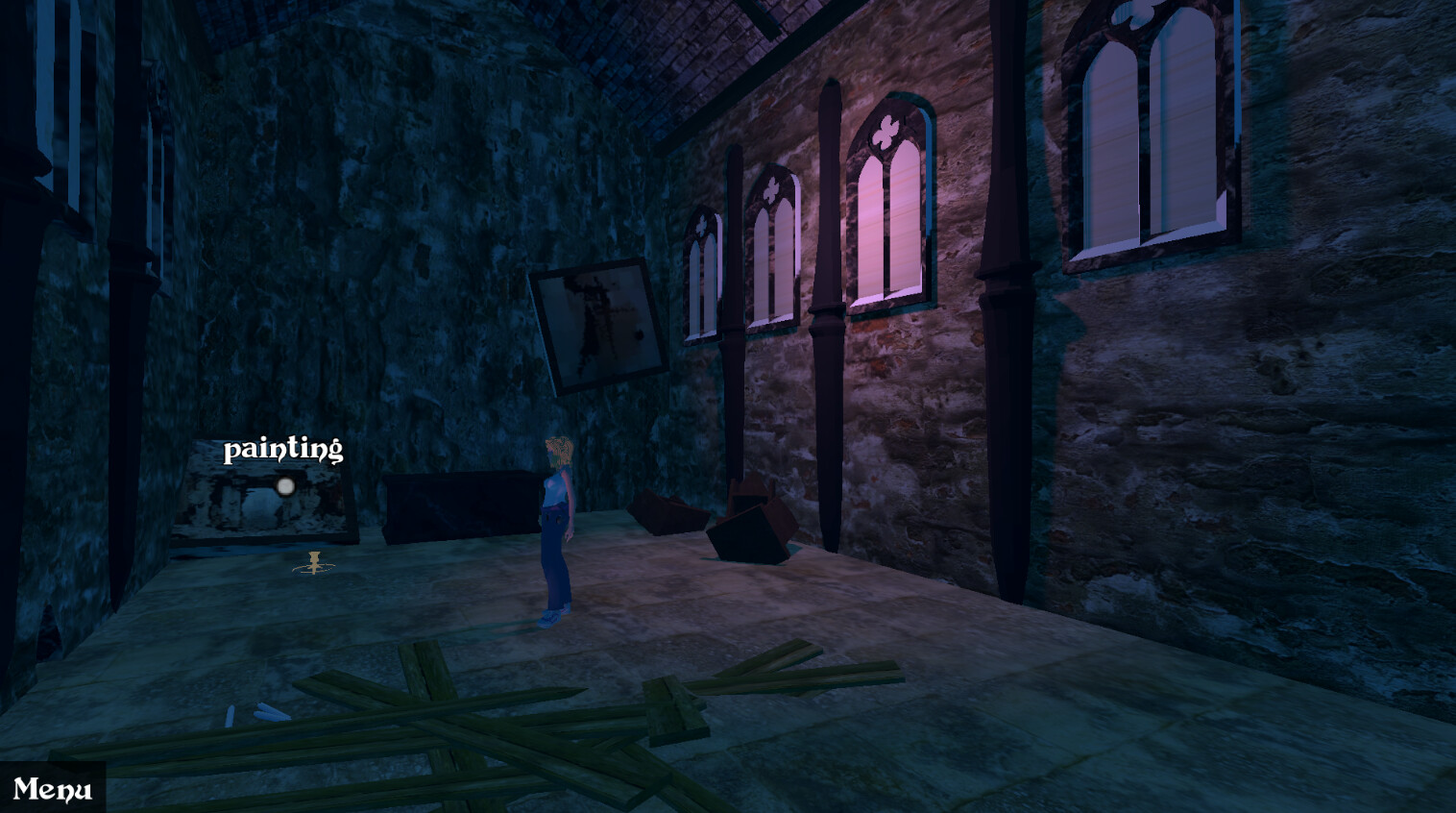
Task: Click the white painting hotspot dot
Action: click(x=285, y=488)
